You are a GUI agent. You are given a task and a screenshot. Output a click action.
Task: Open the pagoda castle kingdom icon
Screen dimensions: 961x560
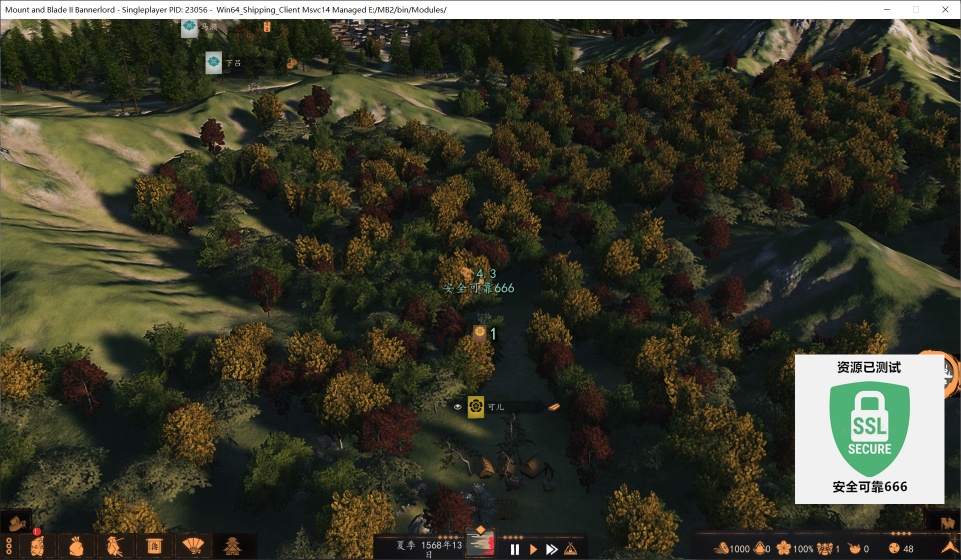click(x=232, y=546)
